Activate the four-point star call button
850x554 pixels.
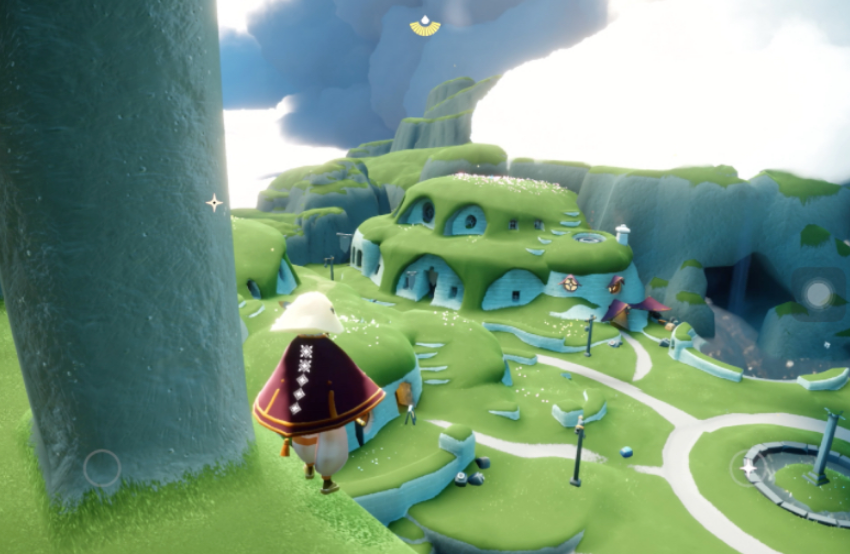[748, 467]
